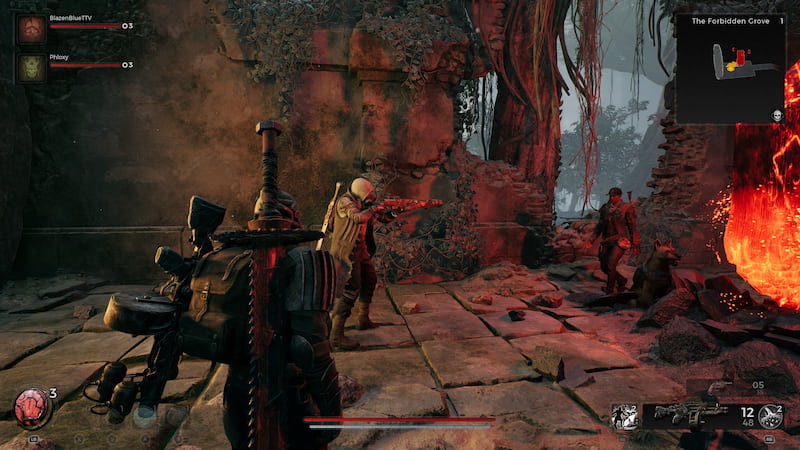Select the equipped long gun weapon slot

pyautogui.click(x=690, y=415)
